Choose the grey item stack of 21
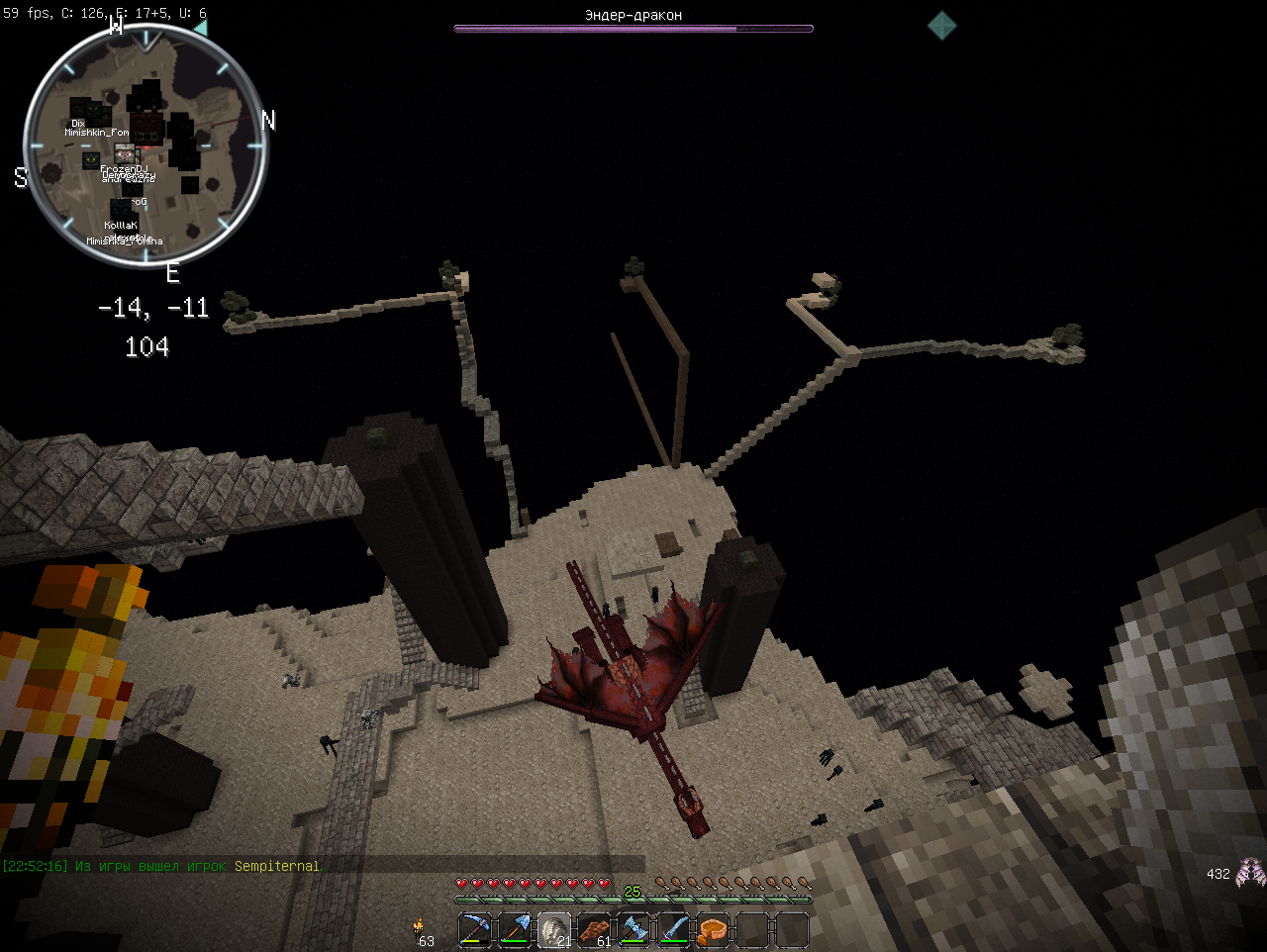Screen dimensions: 1267x952 [554, 930]
